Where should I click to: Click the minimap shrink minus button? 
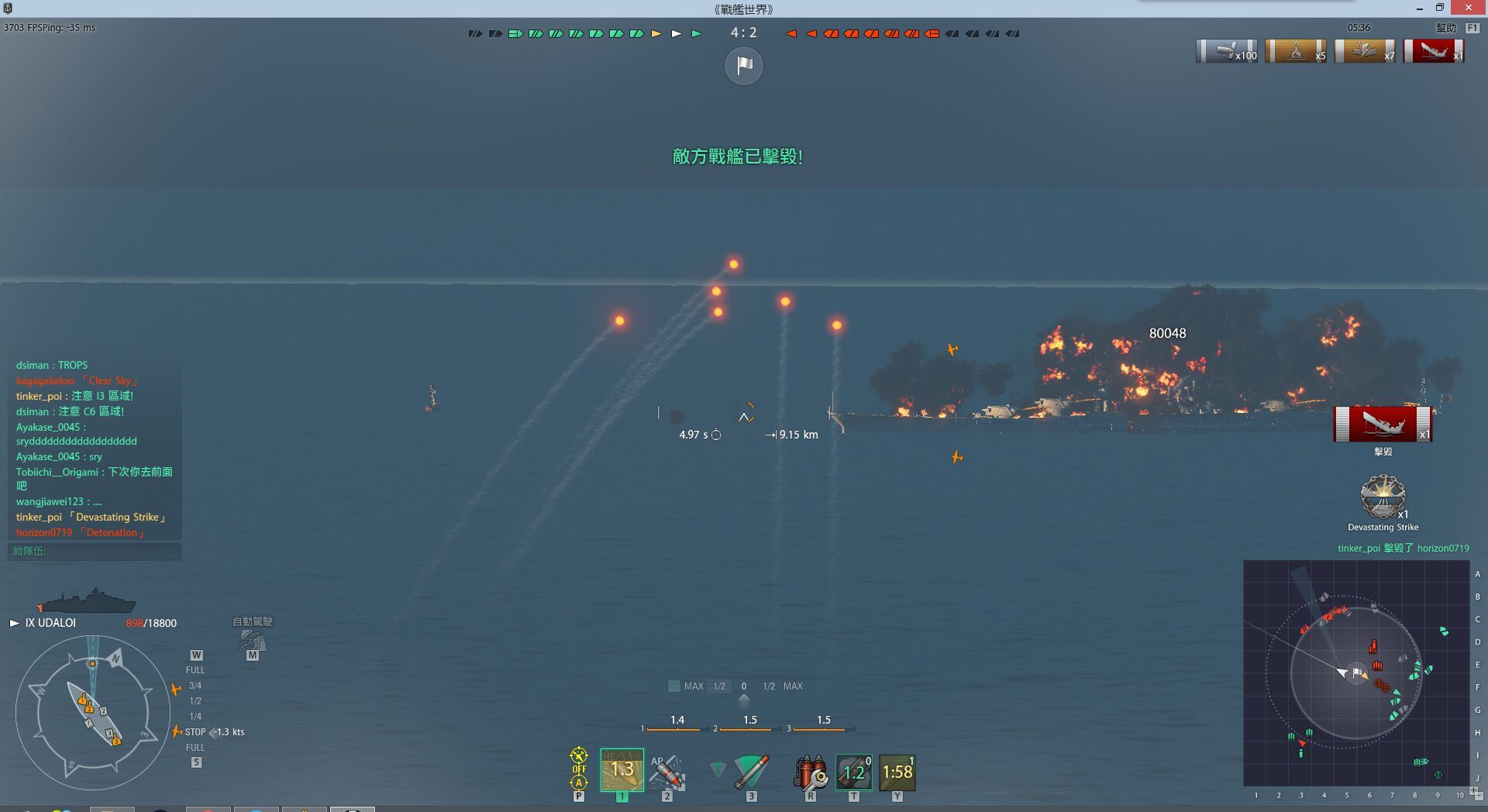point(1479,797)
